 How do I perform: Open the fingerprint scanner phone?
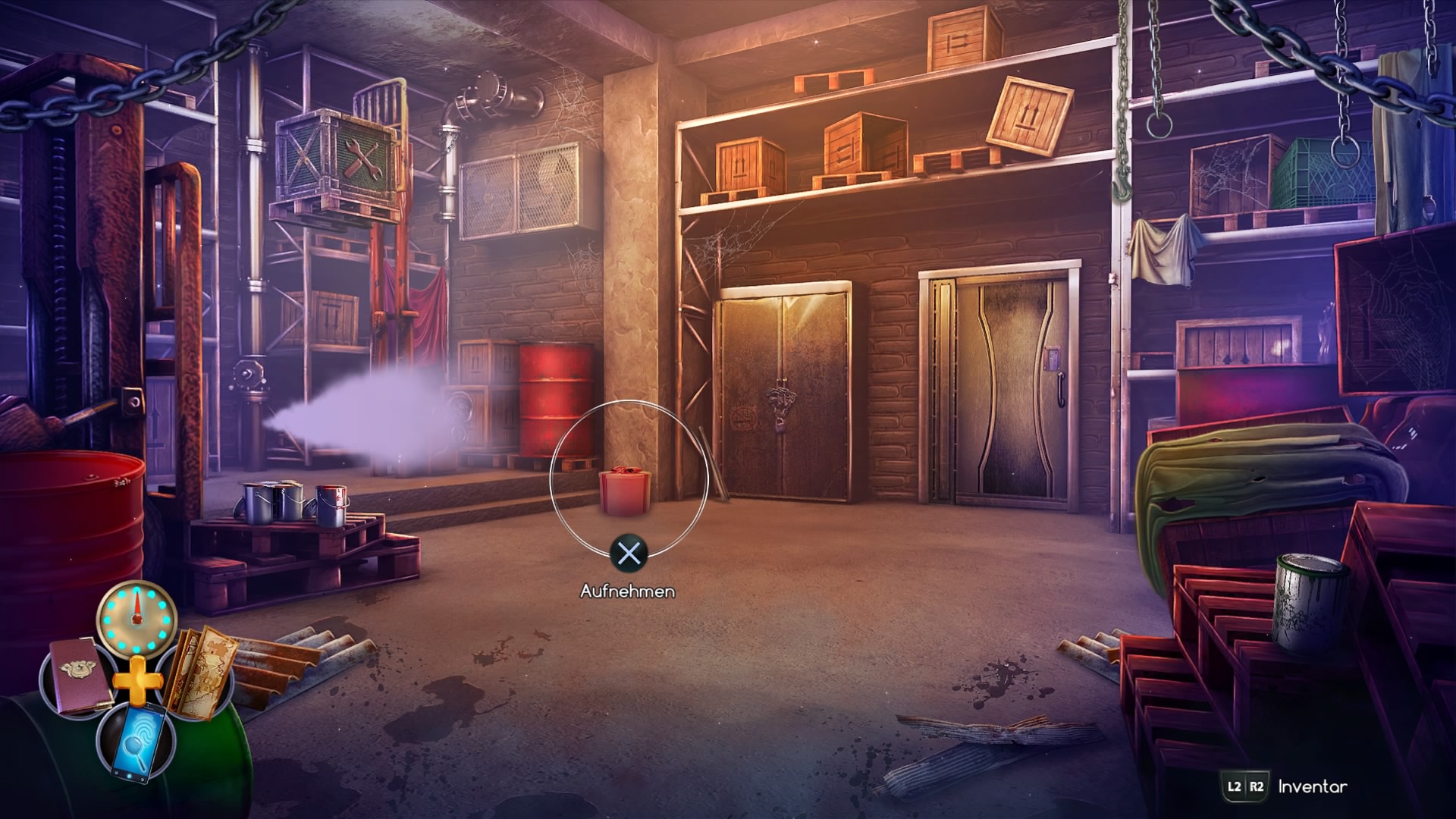click(136, 741)
